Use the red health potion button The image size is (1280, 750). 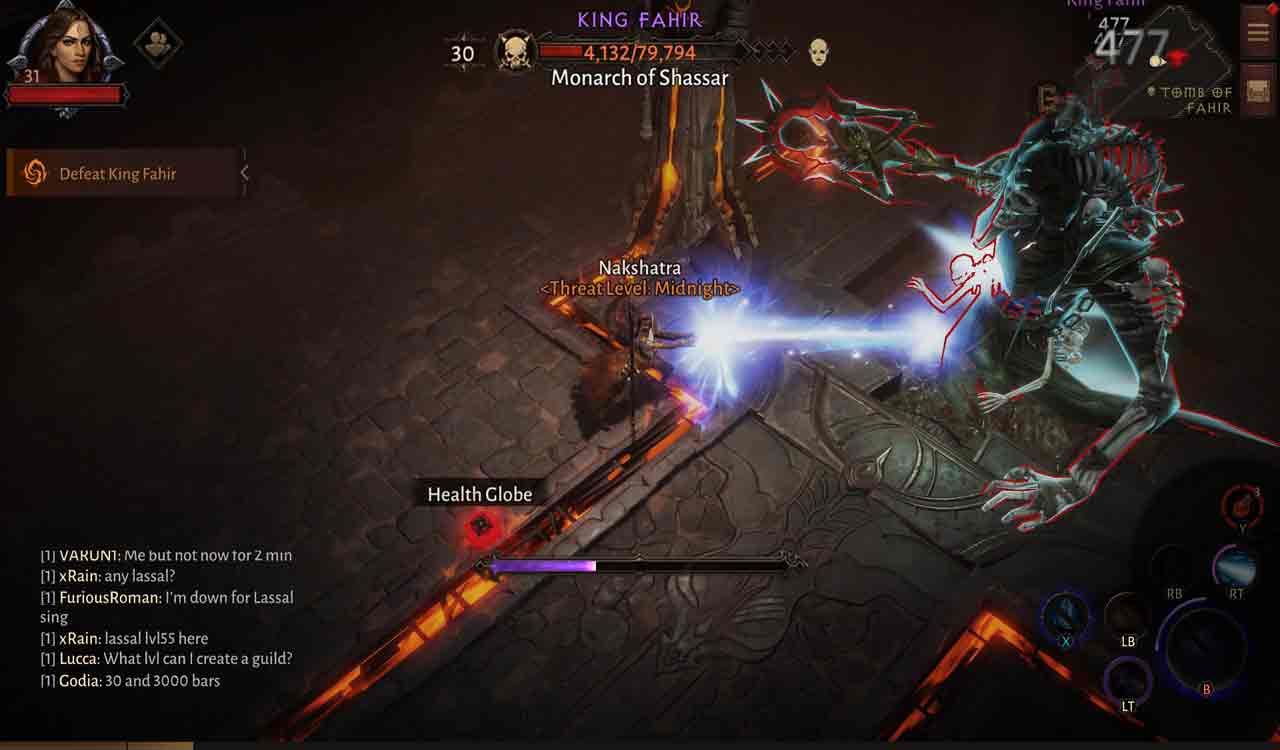[1242, 504]
